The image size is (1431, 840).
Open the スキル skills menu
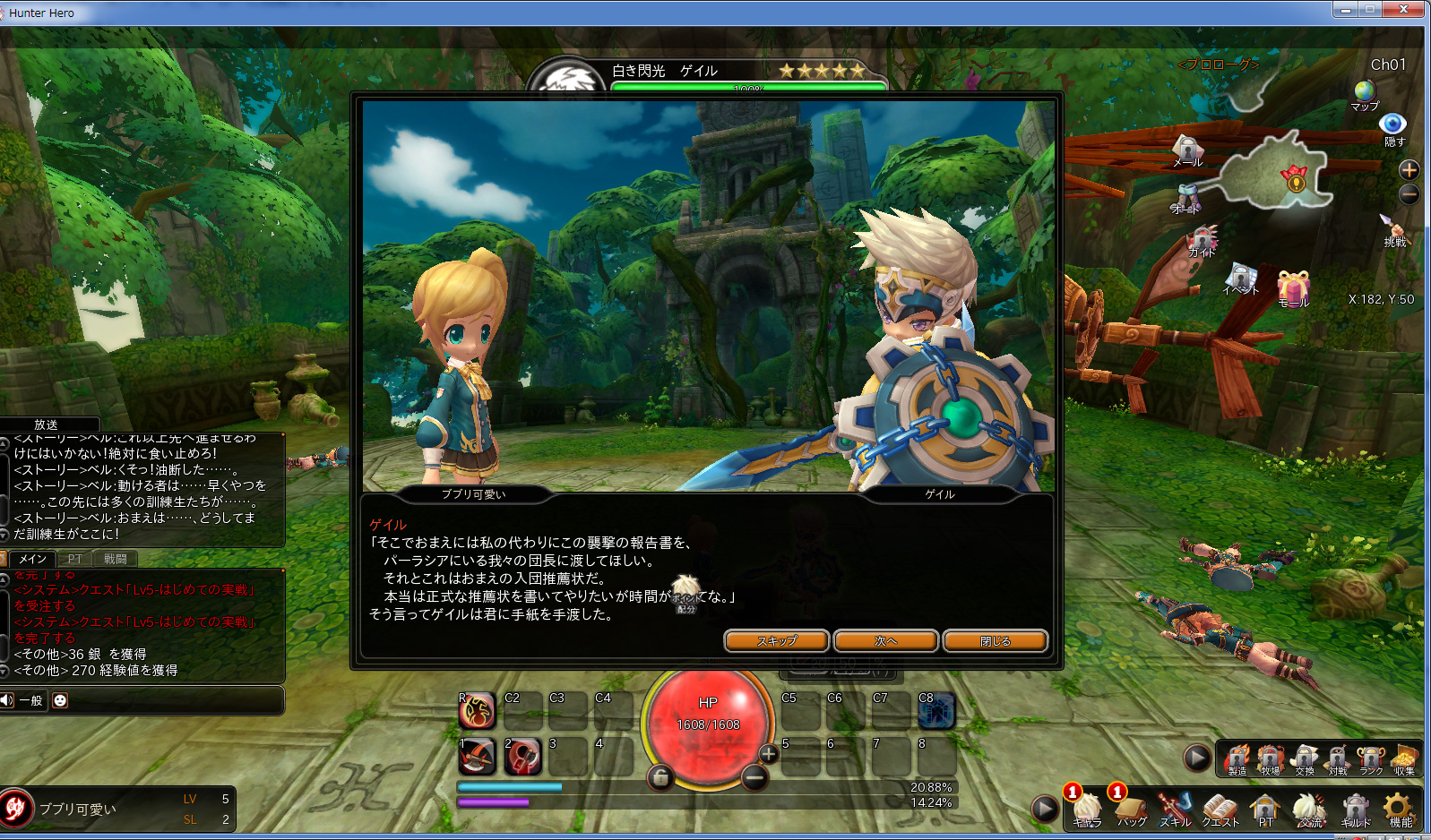click(x=1175, y=809)
